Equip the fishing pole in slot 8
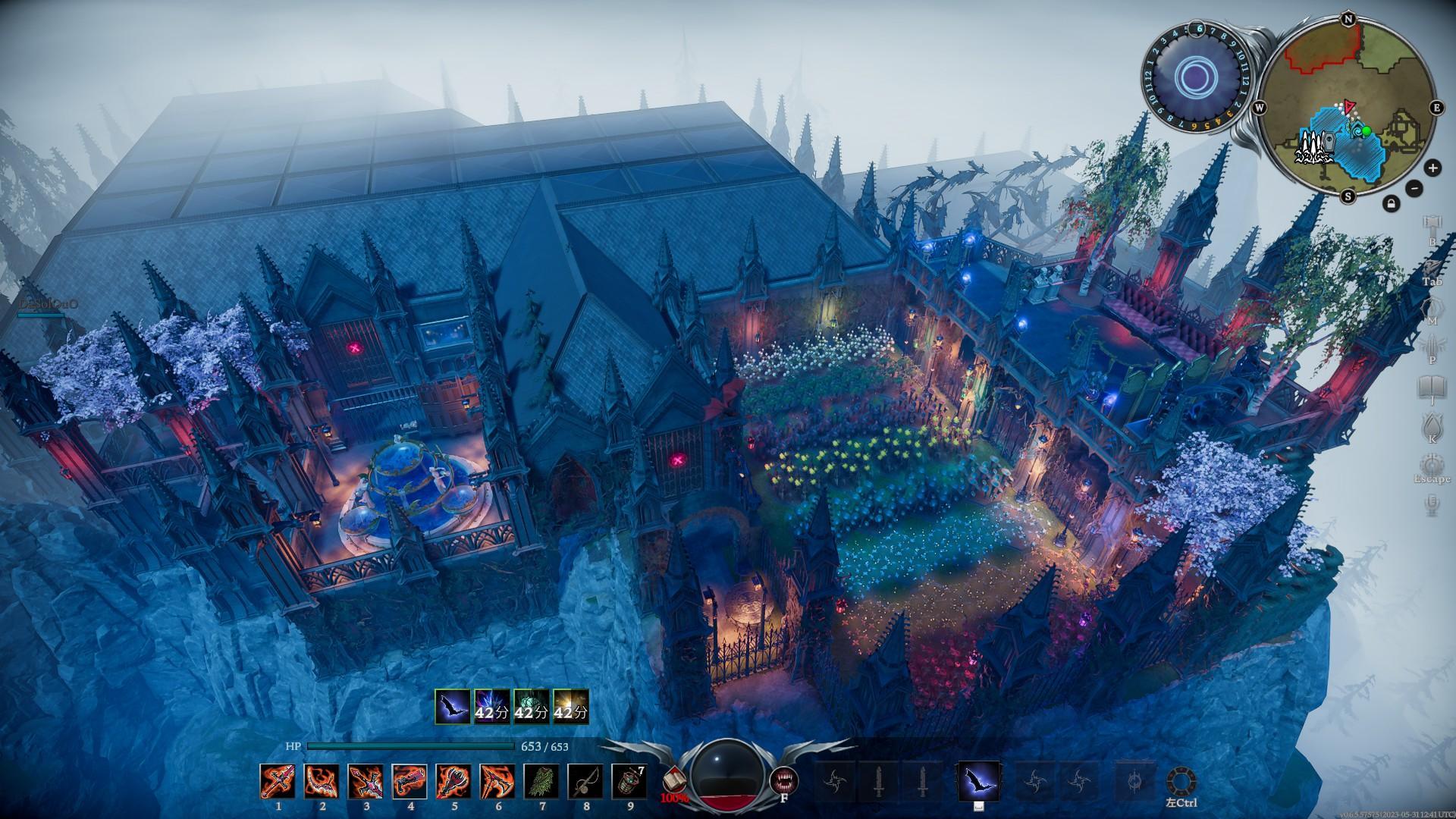Image resolution: width=1456 pixels, height=819 pixels. click(585, 781)
